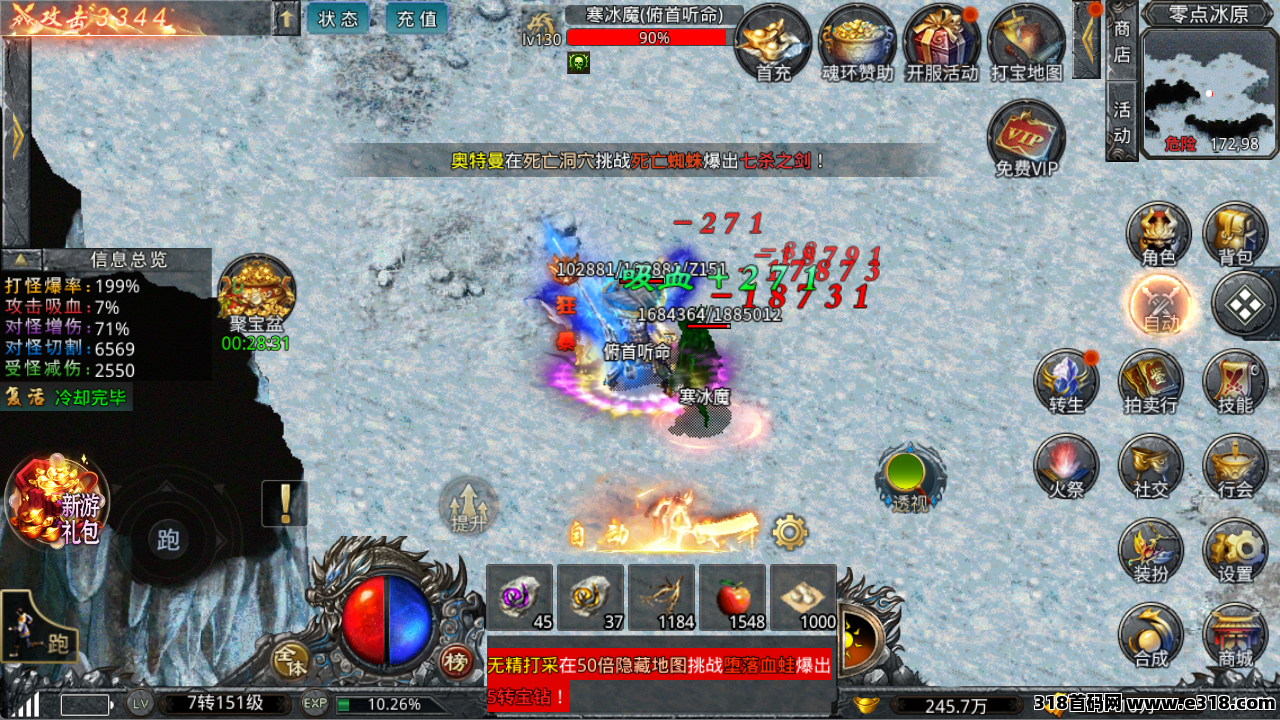Screen dimensions: 1280x720
Task: Open the 状态 status panel
Action: click(x=338, y=19)
